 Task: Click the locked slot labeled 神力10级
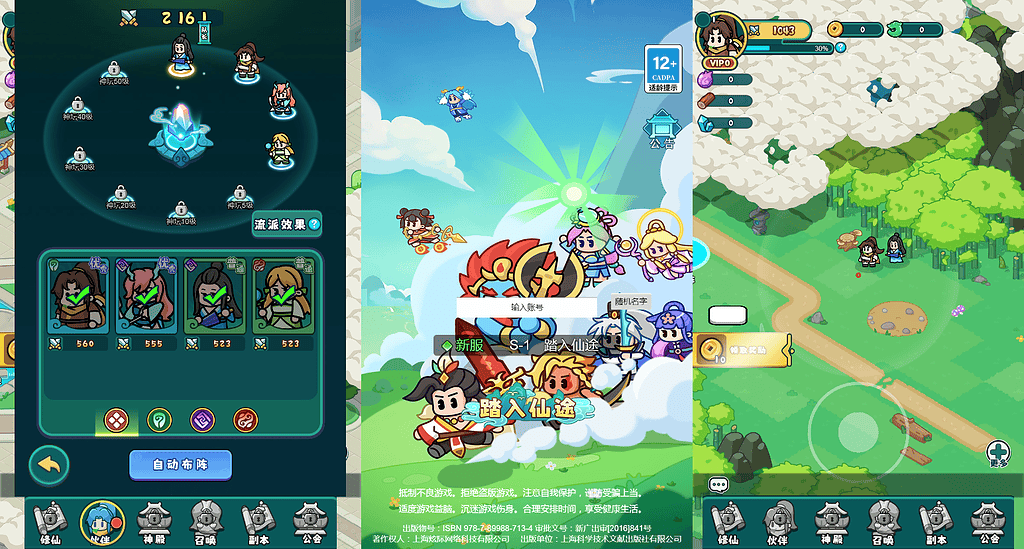[181, 212]
